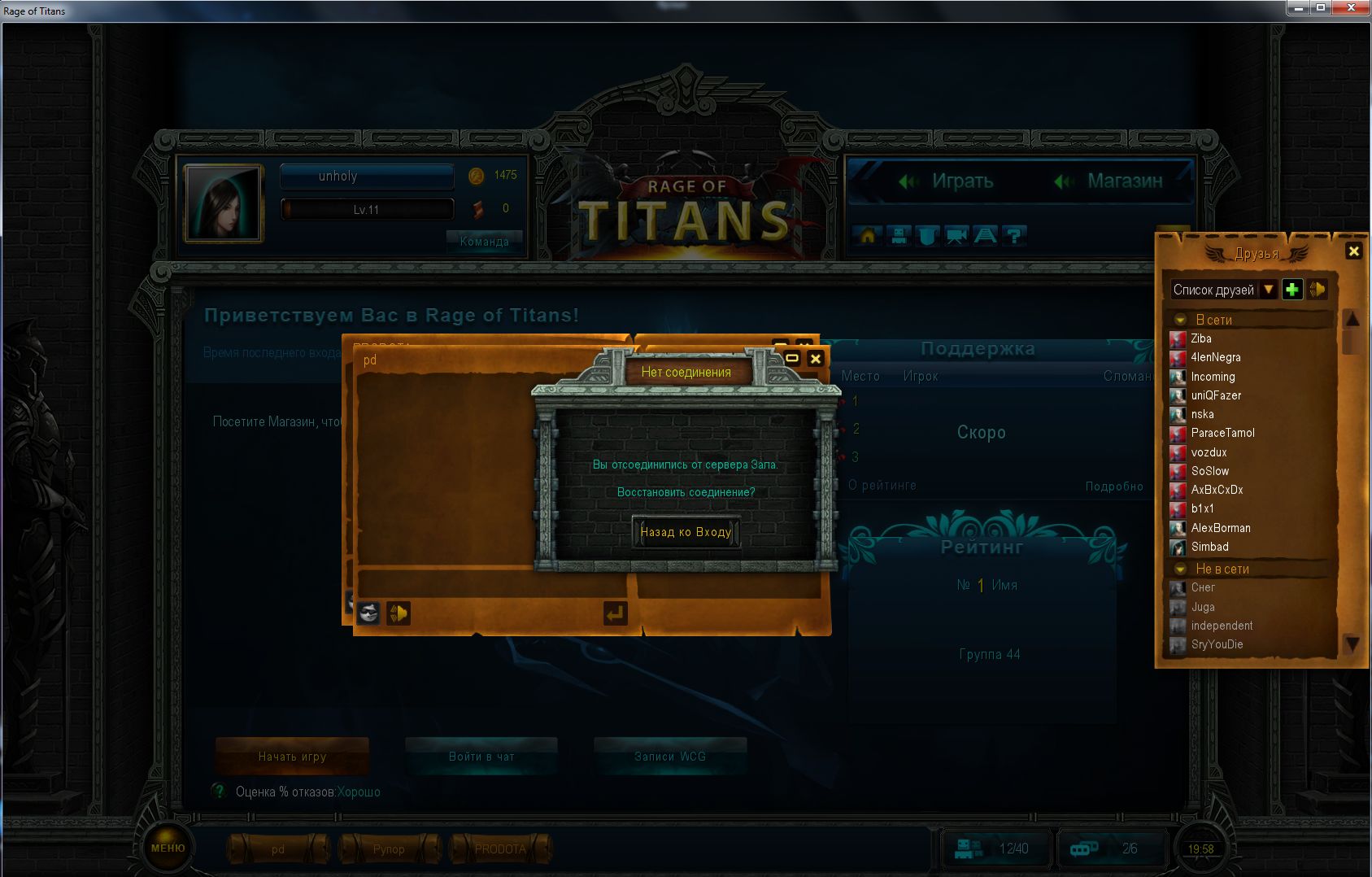Viewport: 1372px width, 877px height.
Task: Open replays via the video camera icon
Action: pyautogui.click(x=957, y=237)
